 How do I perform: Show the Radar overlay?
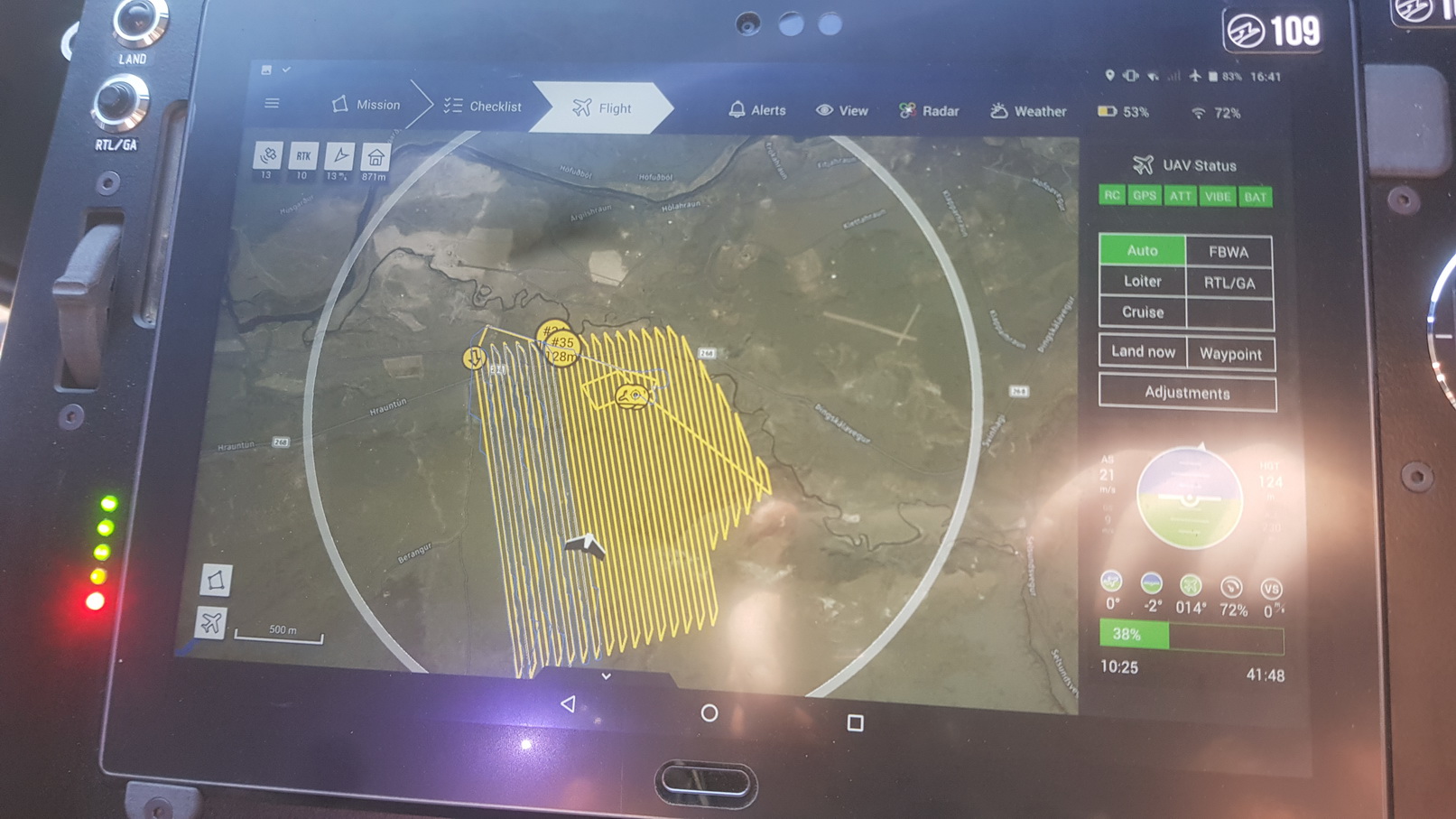tap(929, 111)
